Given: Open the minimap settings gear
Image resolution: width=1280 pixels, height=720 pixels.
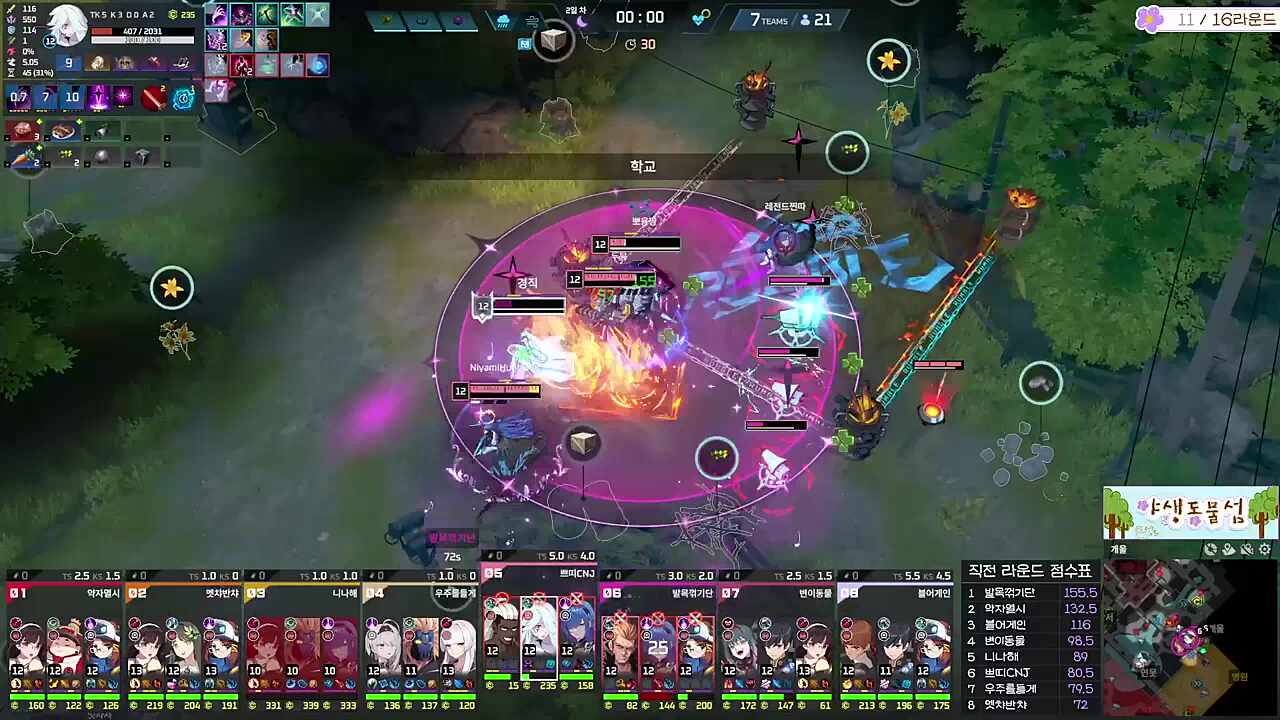Looking at the screenshot, I should pos(1264,549).
